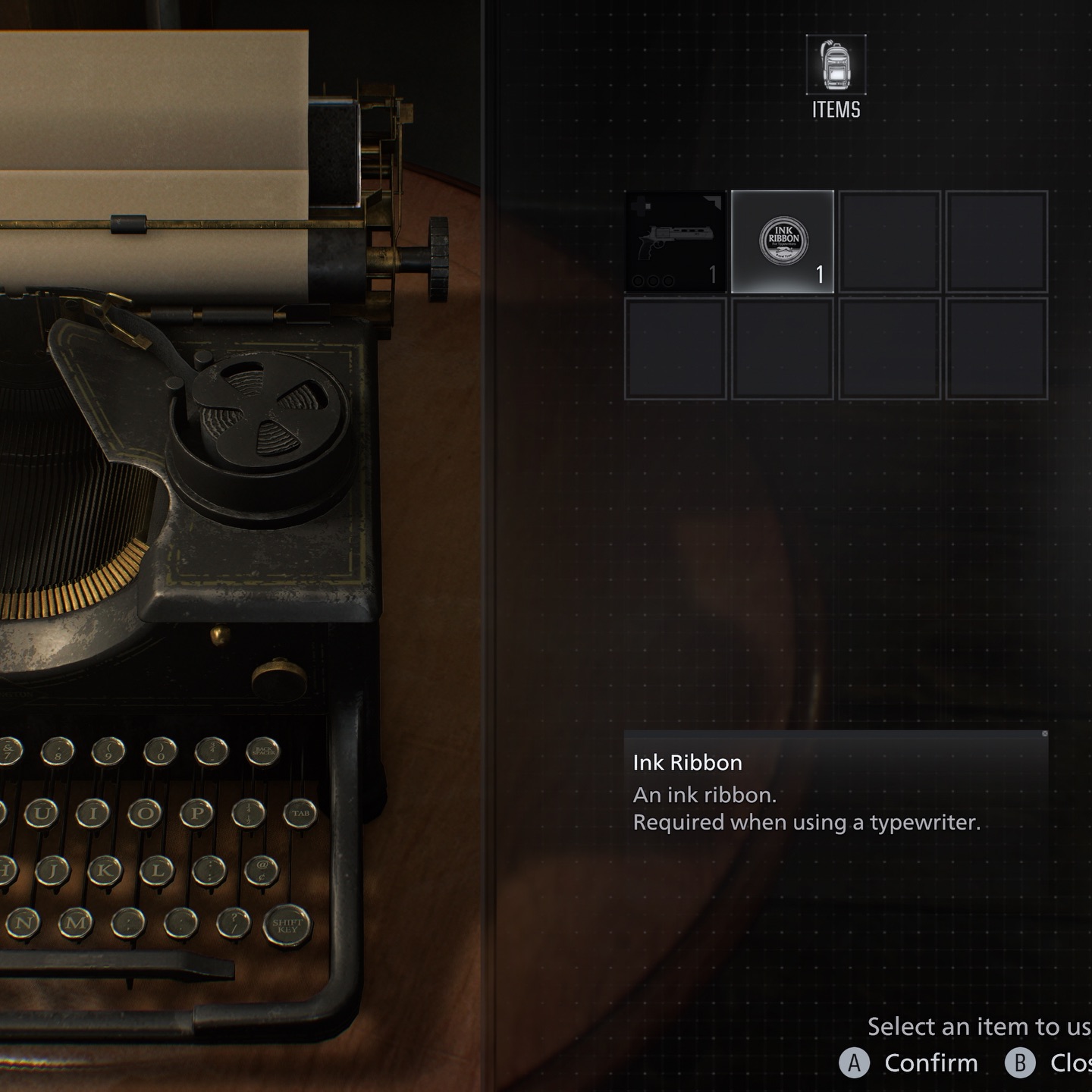
Task: Click the typewriter paper in the background
Action: 152,136
